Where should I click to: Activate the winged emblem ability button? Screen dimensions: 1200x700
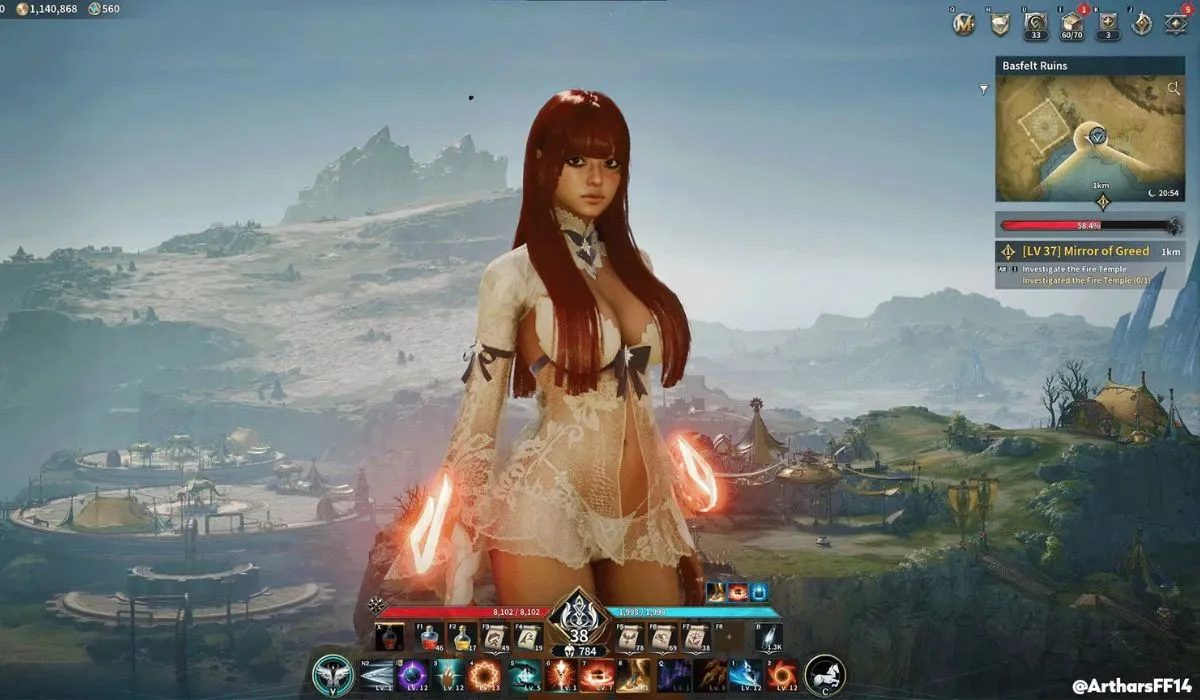(332, 675)
